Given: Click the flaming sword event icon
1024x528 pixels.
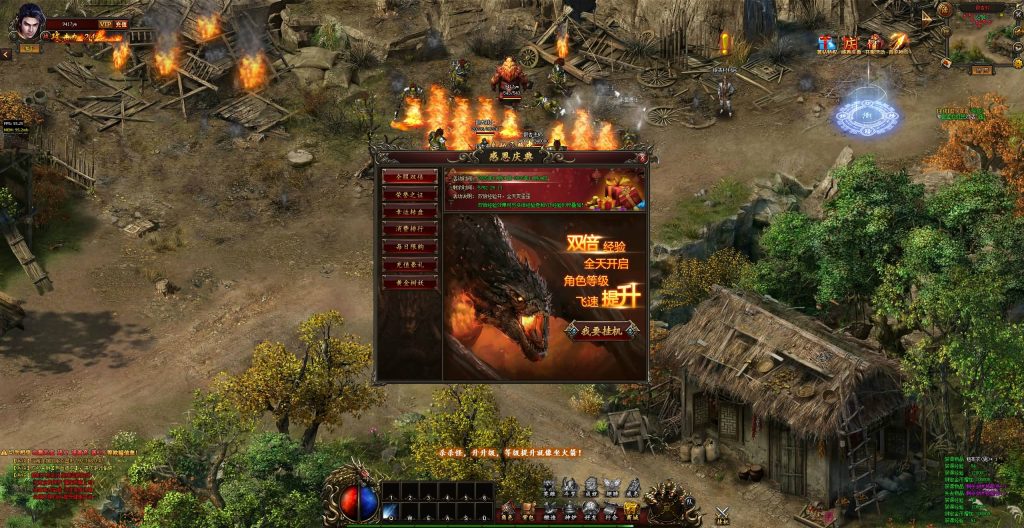Looking at the screenshot, I should [x=899, y=42].
